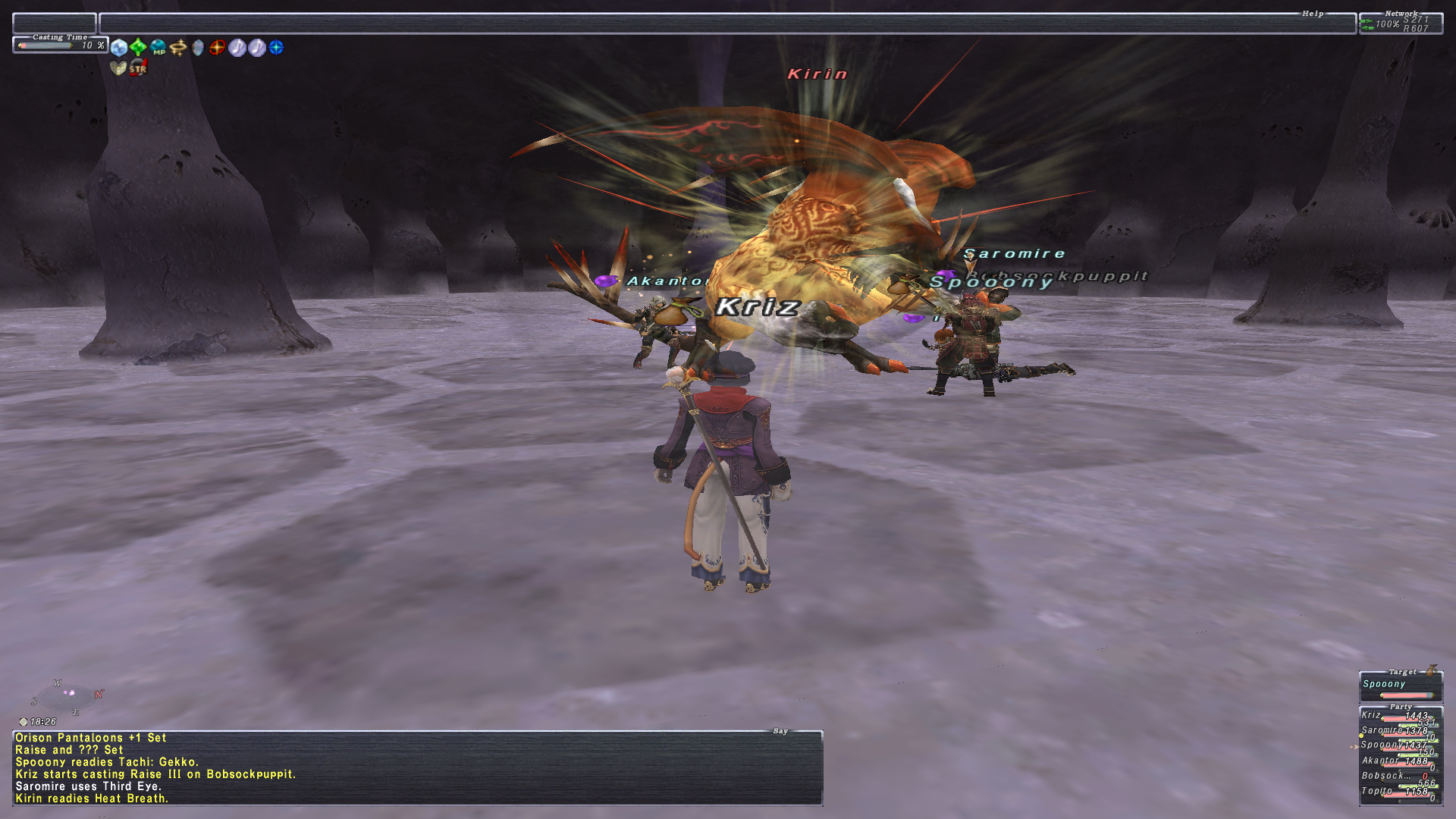Click the open book status icon

coord(118,68)
